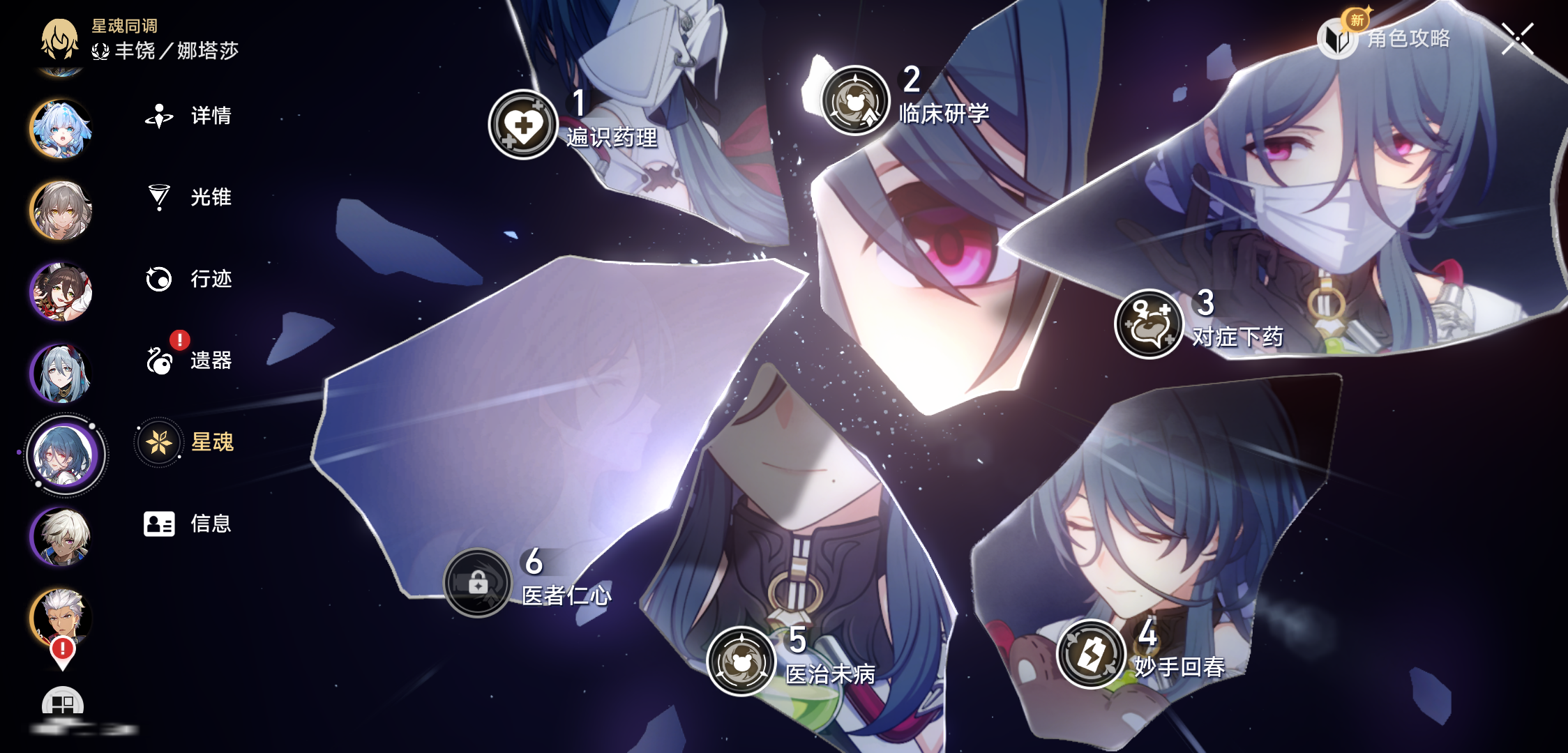Select the 遗器 relics tab
The image size is (1568, 753).
(x=188, y=360)
